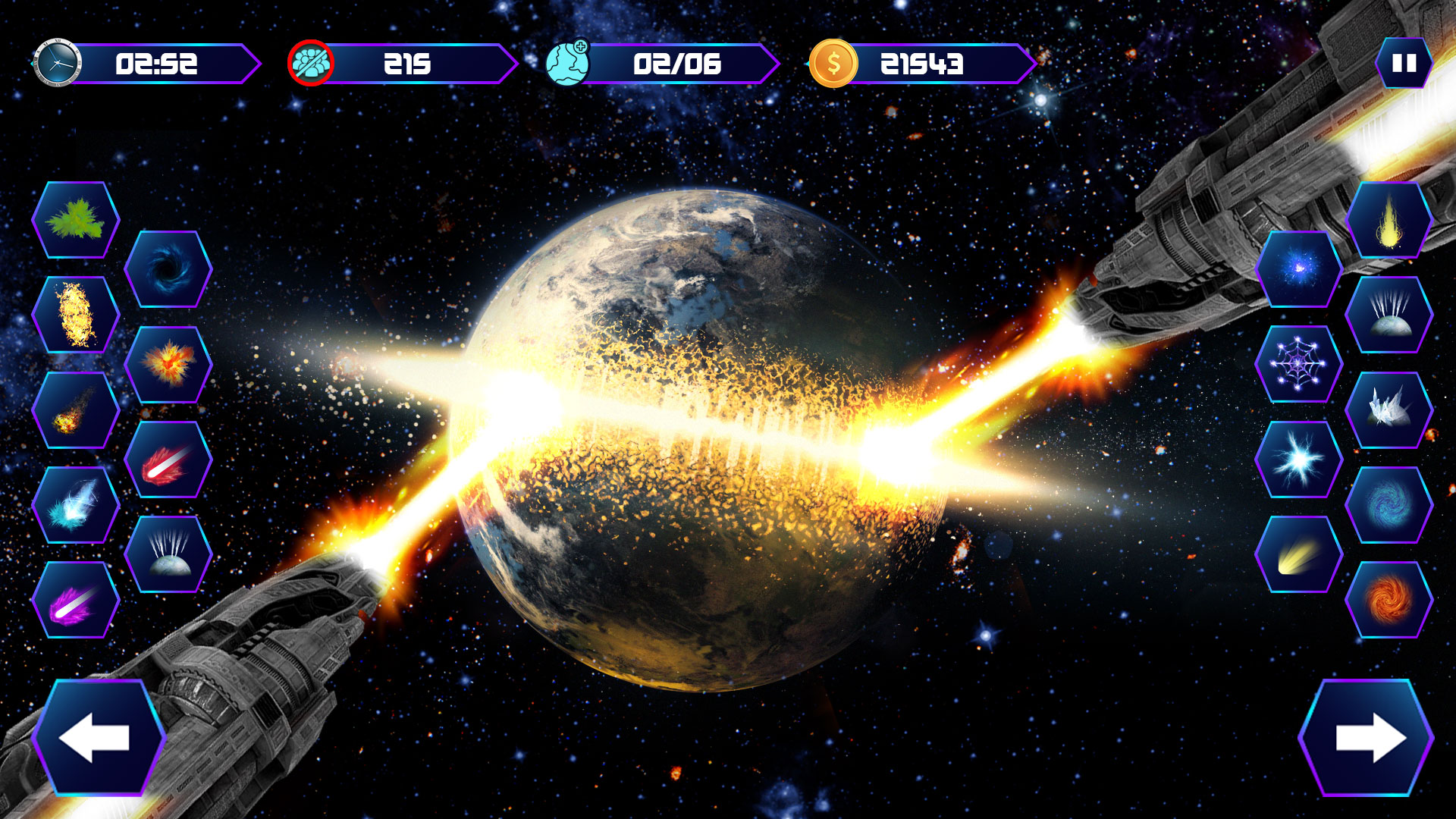Select the yellow flame beam weapon
This screenshot has height=819, width=1456.
(1389, 224)
